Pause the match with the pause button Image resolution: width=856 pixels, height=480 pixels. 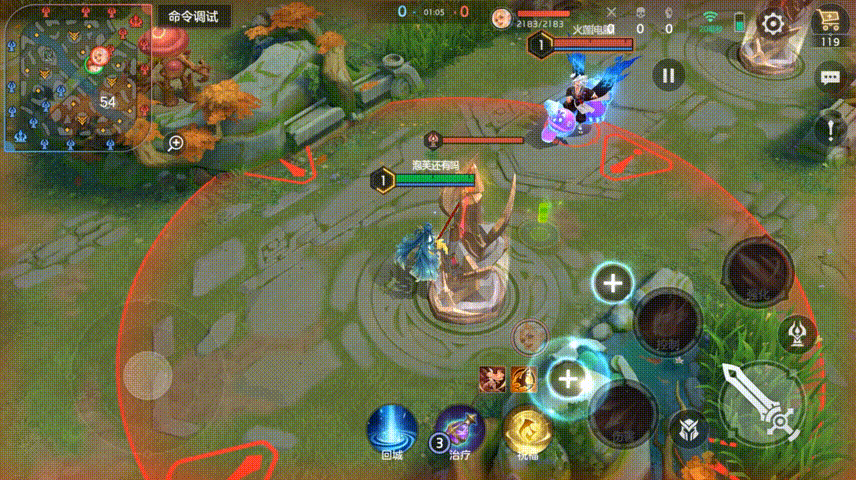669,74
